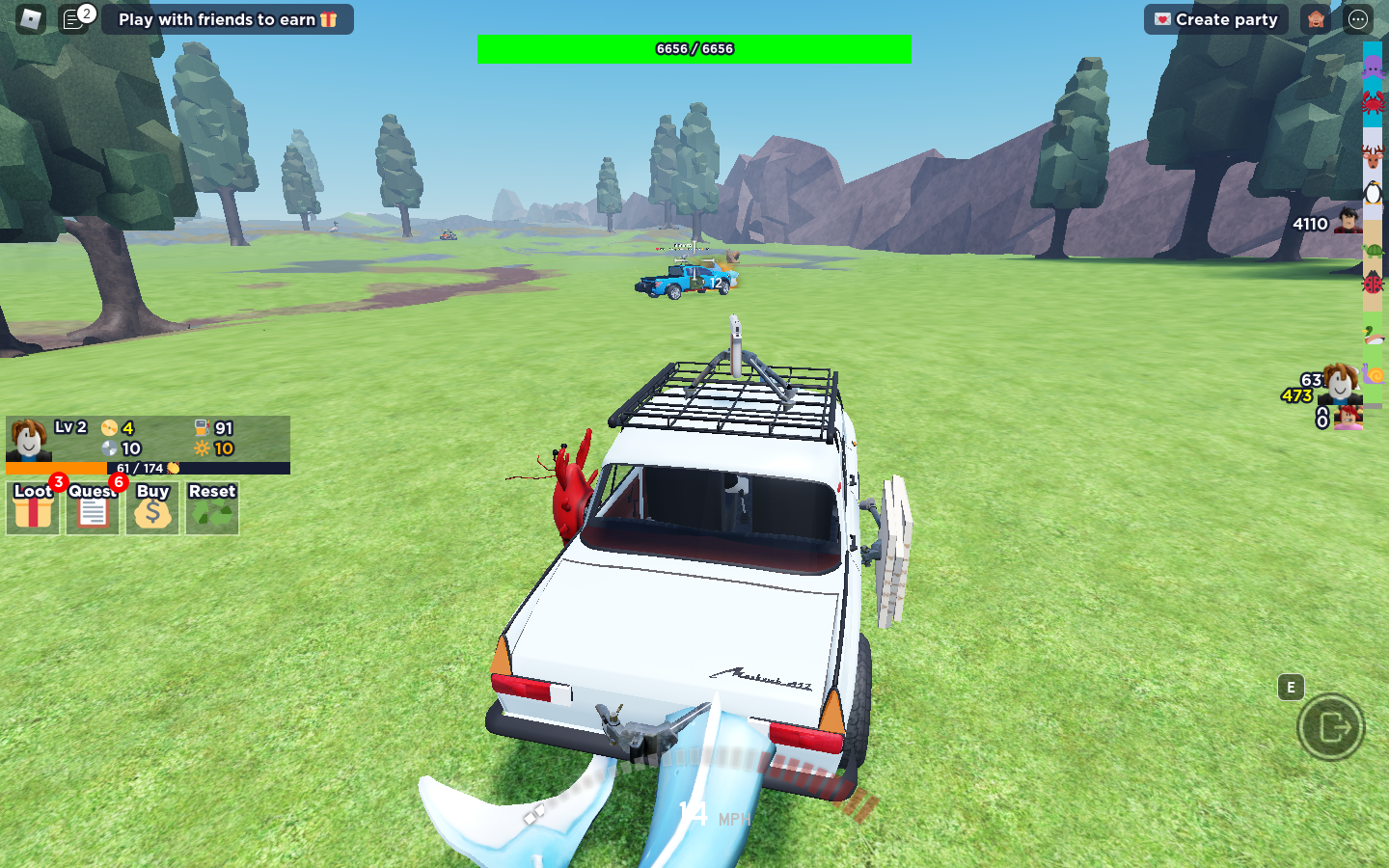Screen dimensions: 1389x868
Task: Open the three-dot more options menu
Action: 1359,18
